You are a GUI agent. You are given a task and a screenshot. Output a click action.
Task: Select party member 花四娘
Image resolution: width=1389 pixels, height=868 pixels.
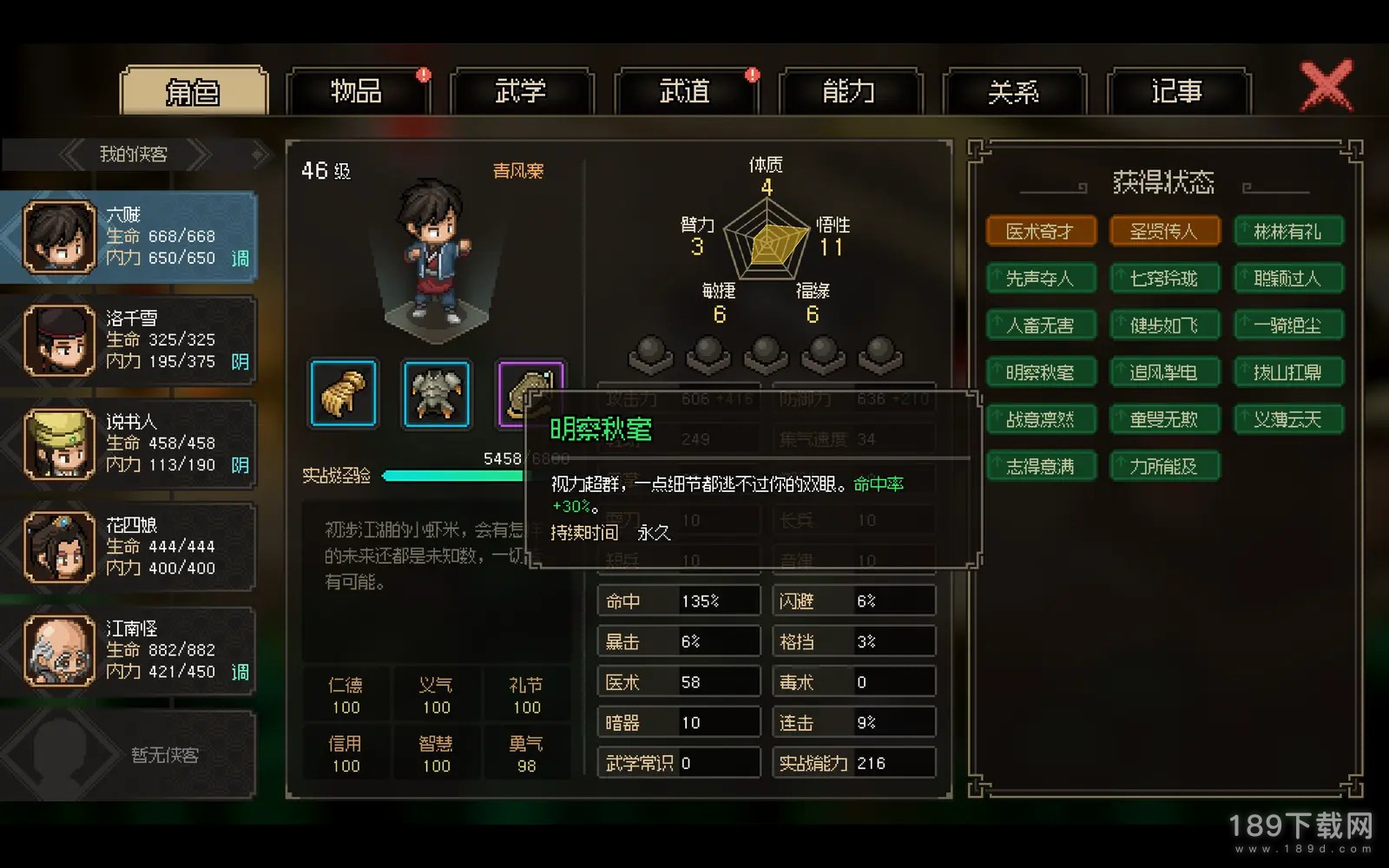point(130,547)
